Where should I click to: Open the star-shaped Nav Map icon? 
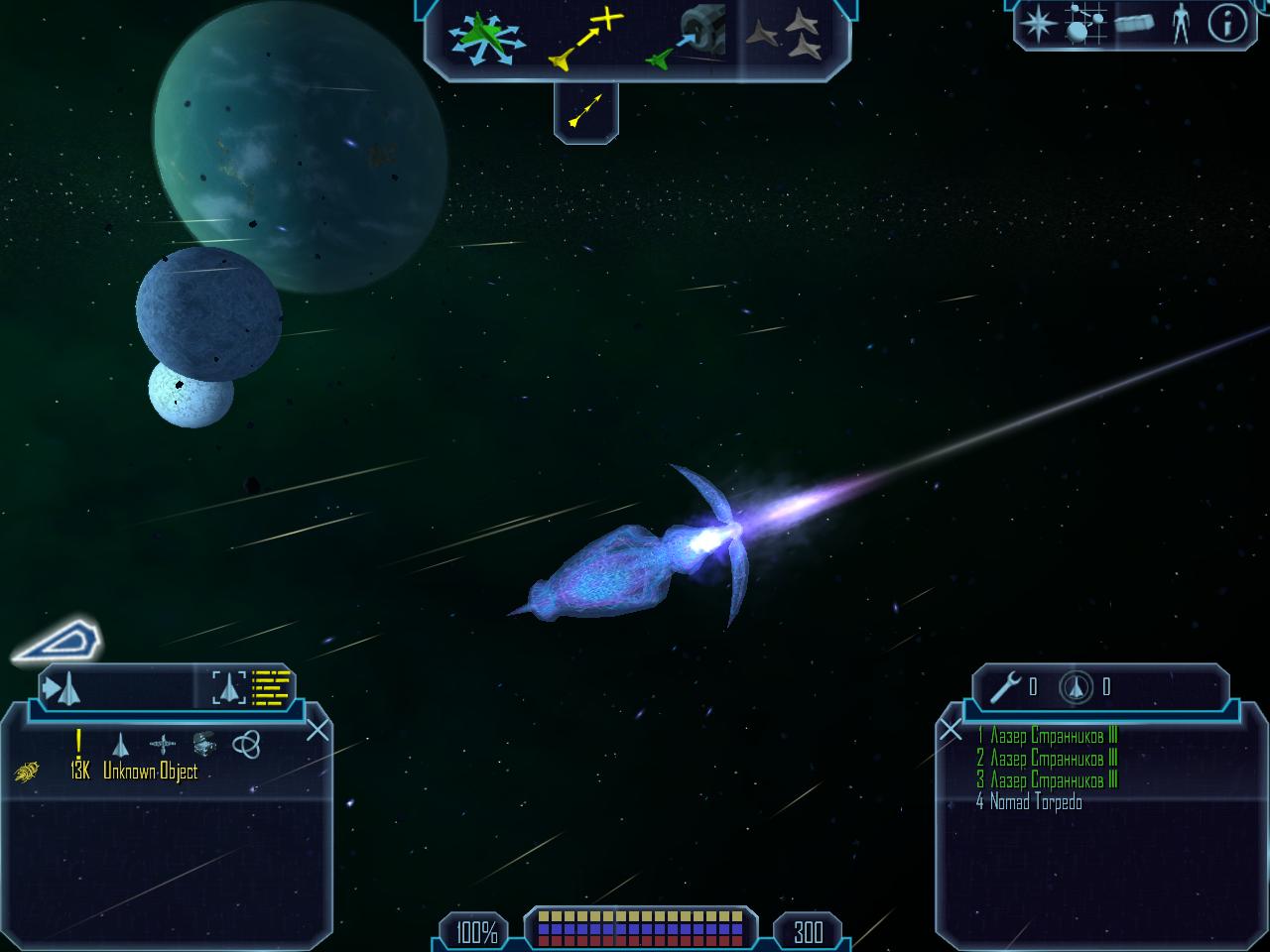[x=1036, y=23]
